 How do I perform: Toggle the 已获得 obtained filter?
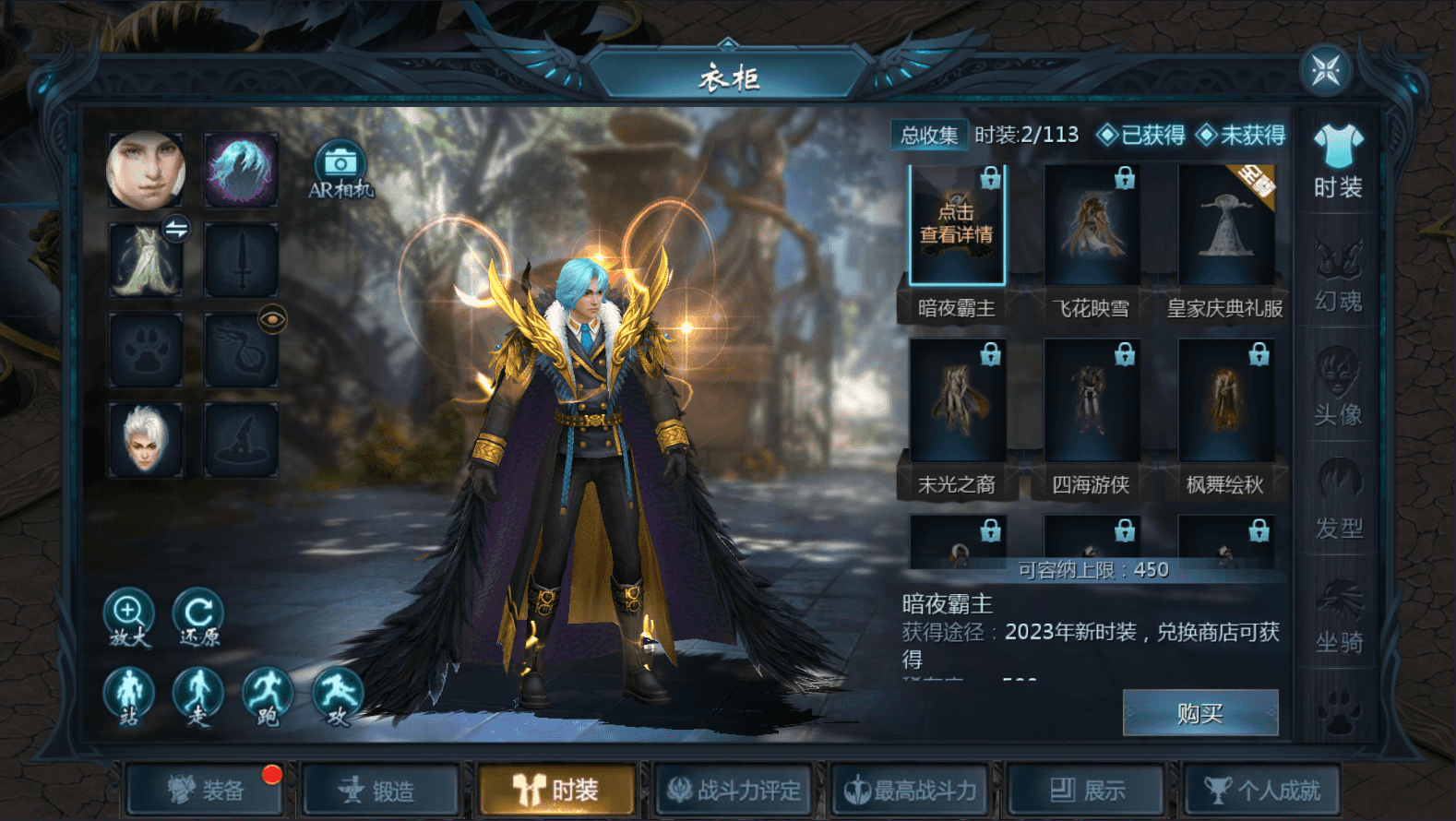tap(1142, 136)
